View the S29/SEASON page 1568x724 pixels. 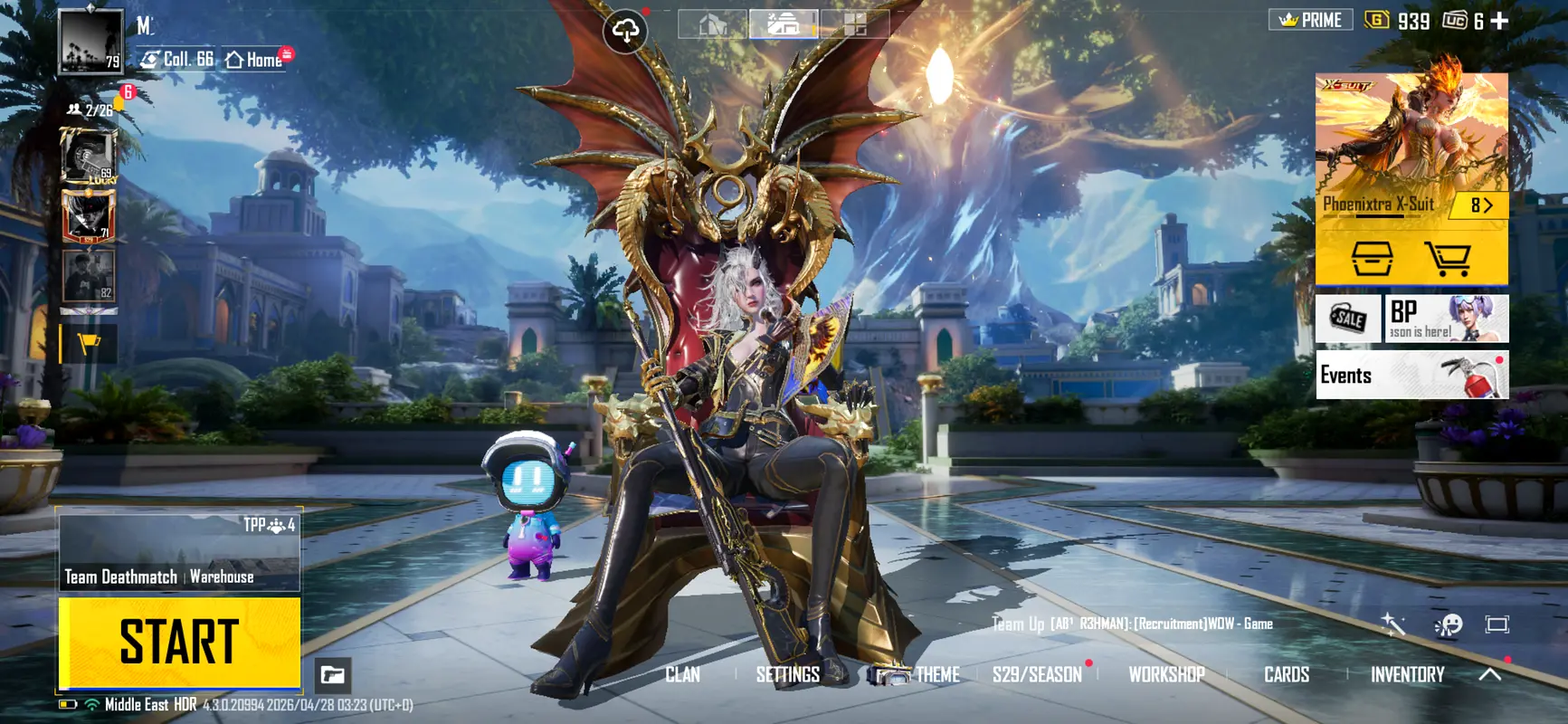[1037, 674]
